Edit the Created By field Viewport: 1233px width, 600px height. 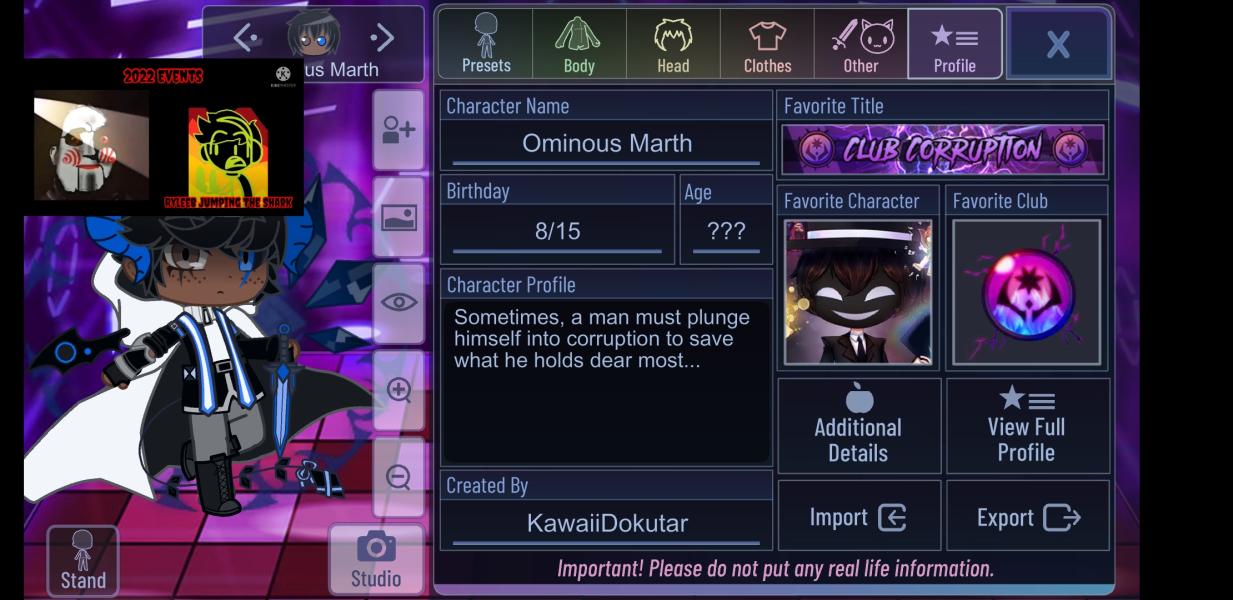tap(606, 523)
